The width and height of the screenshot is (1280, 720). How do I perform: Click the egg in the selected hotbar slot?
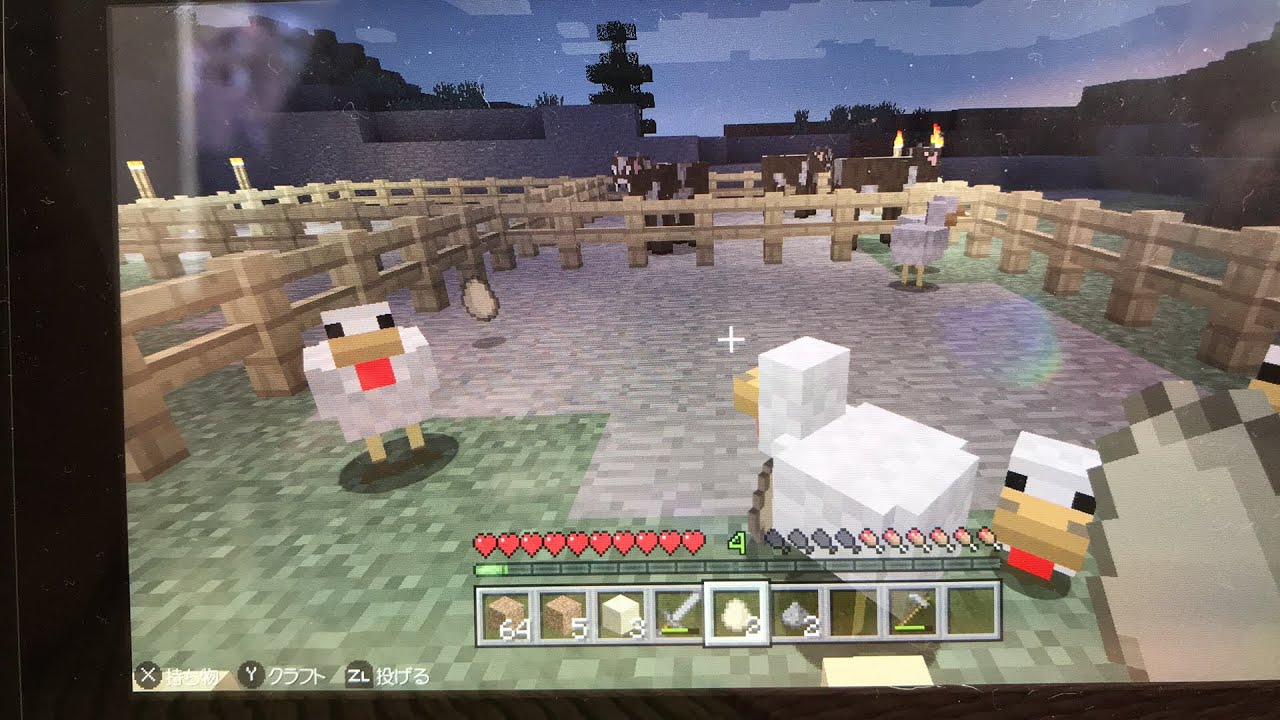click(738, 613)
